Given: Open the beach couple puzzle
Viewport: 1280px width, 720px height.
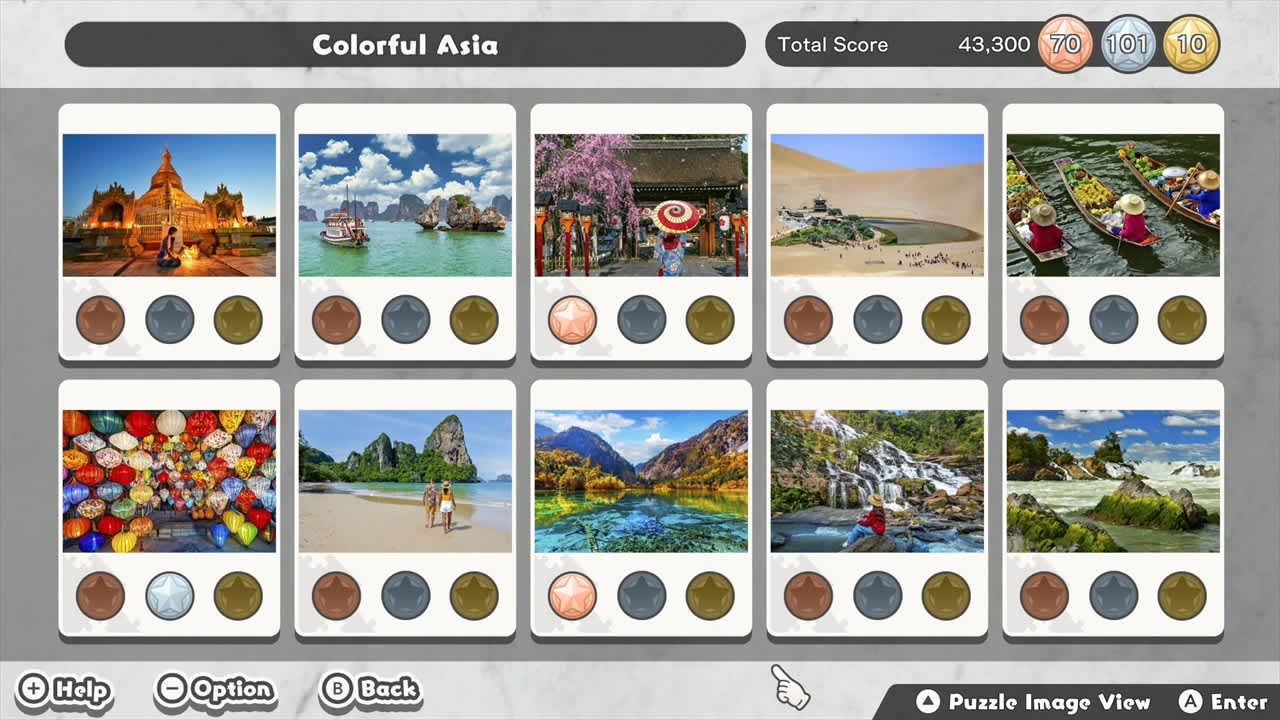Looking at the screenshot, I should 405,482.
